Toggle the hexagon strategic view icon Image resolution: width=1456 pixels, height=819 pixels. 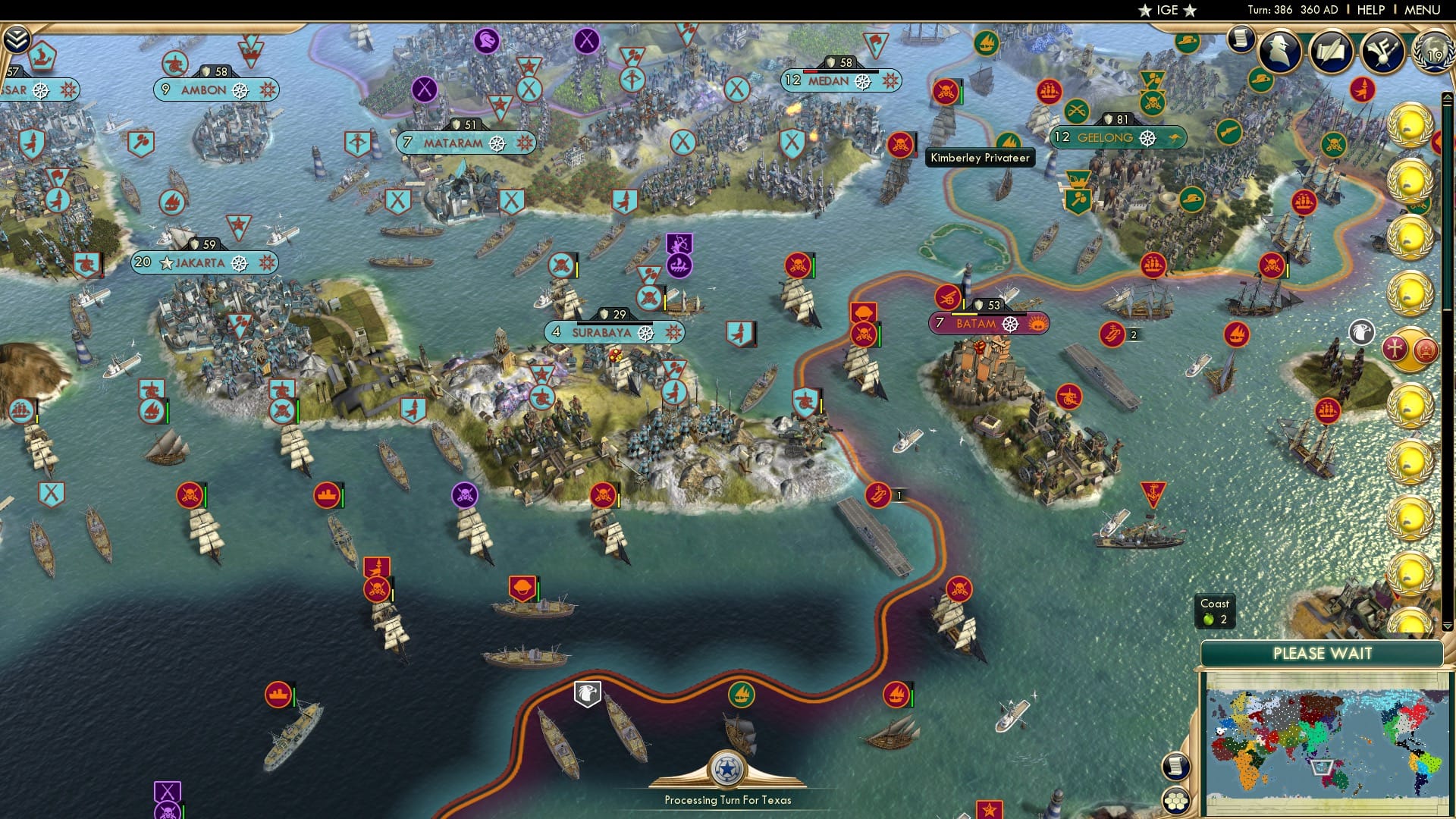tap(1175, 802)
